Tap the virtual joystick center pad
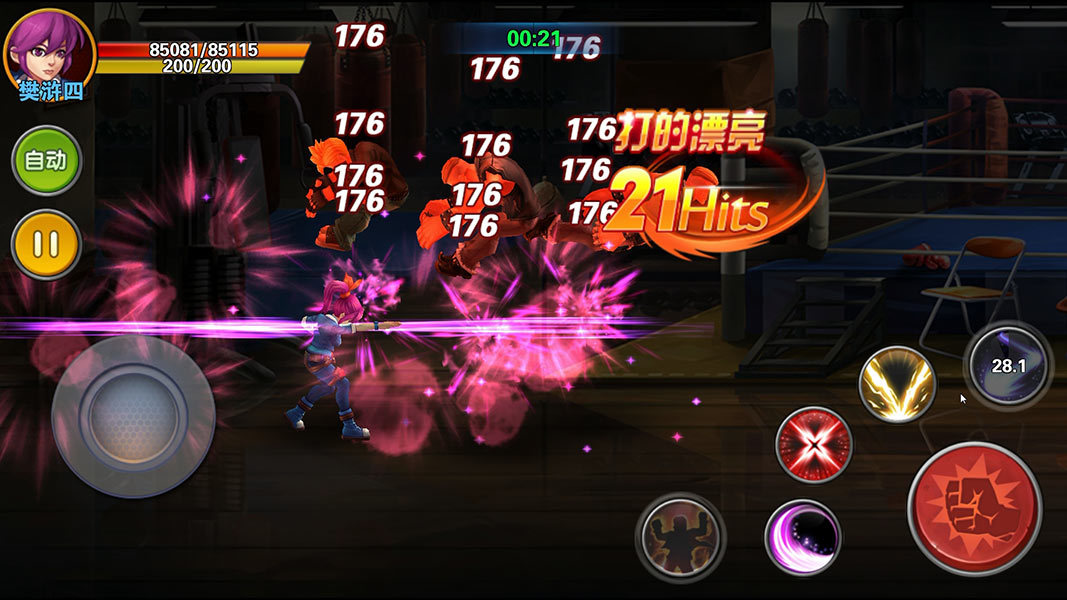The image size is (1067, 600). coord(133,416)
